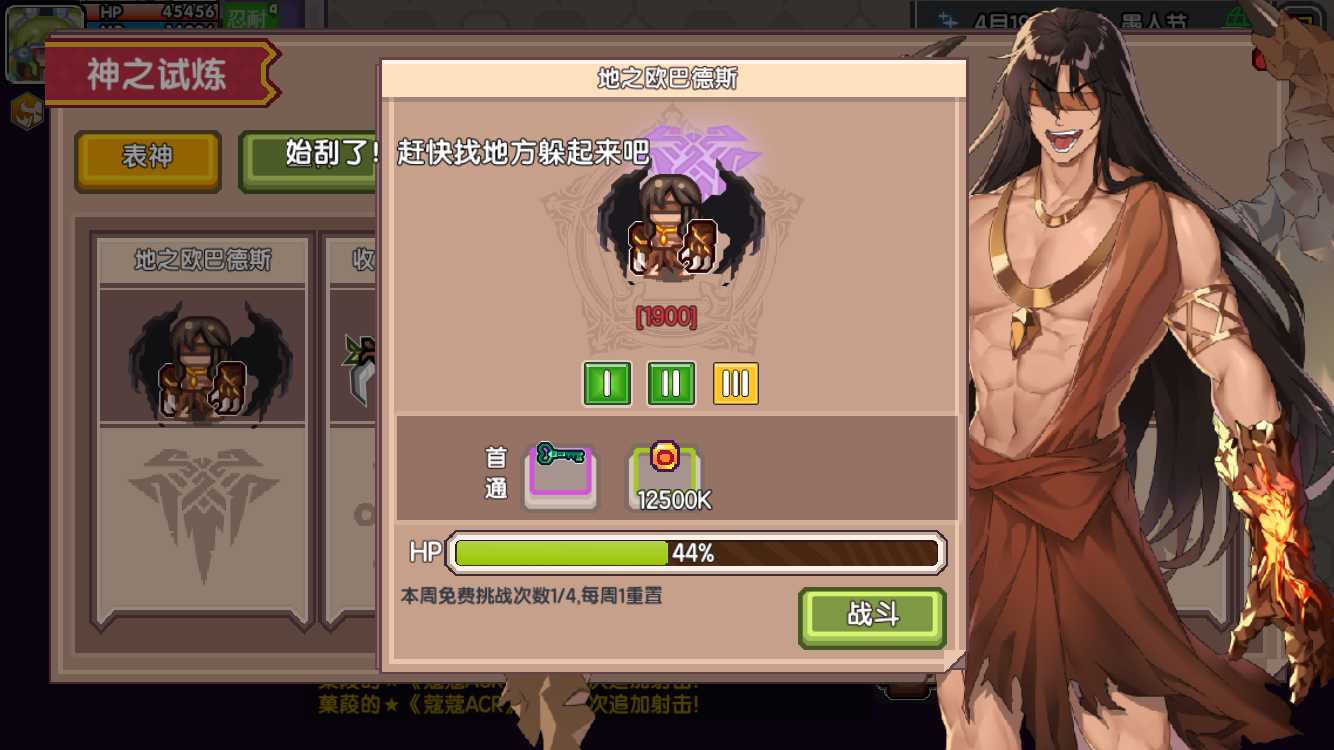
Task: Switch to the 表神 tab
Action: click(147, 160)
